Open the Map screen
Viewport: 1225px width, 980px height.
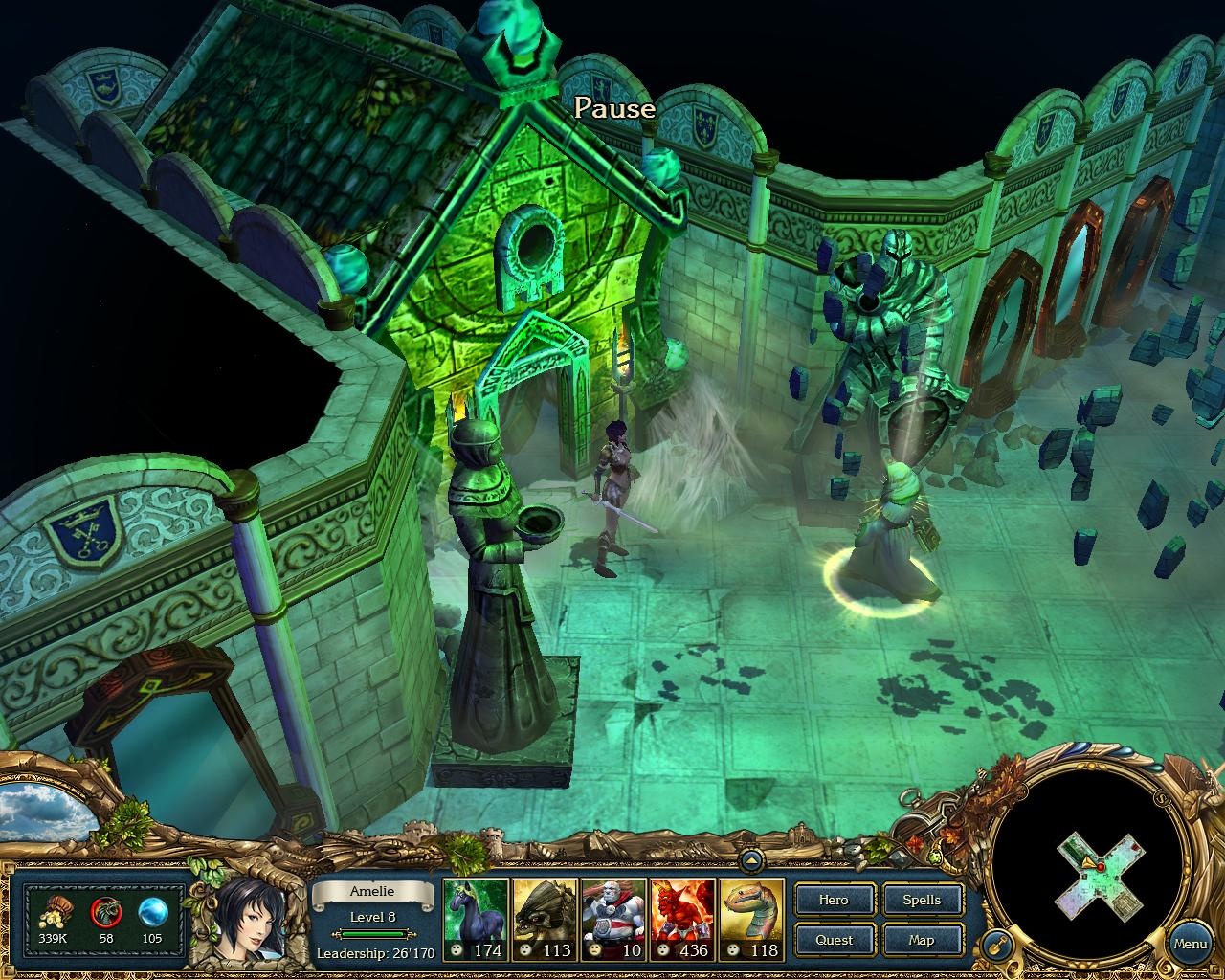click(x=922, y=940)
